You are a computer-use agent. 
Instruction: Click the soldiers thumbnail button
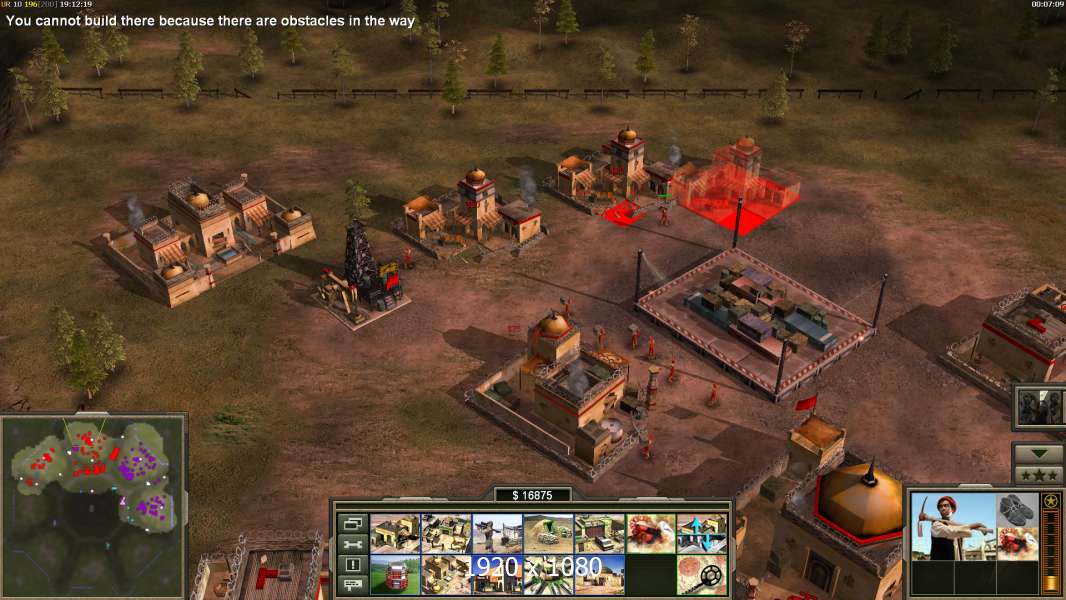point(1040,406)
